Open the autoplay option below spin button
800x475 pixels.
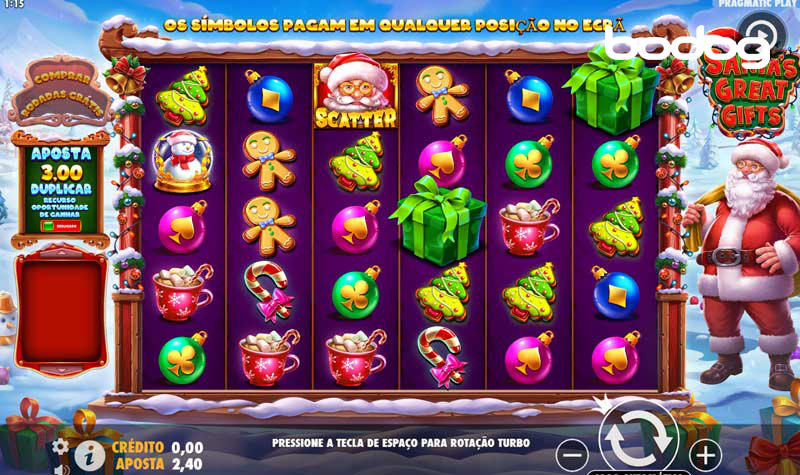(638, 471)
